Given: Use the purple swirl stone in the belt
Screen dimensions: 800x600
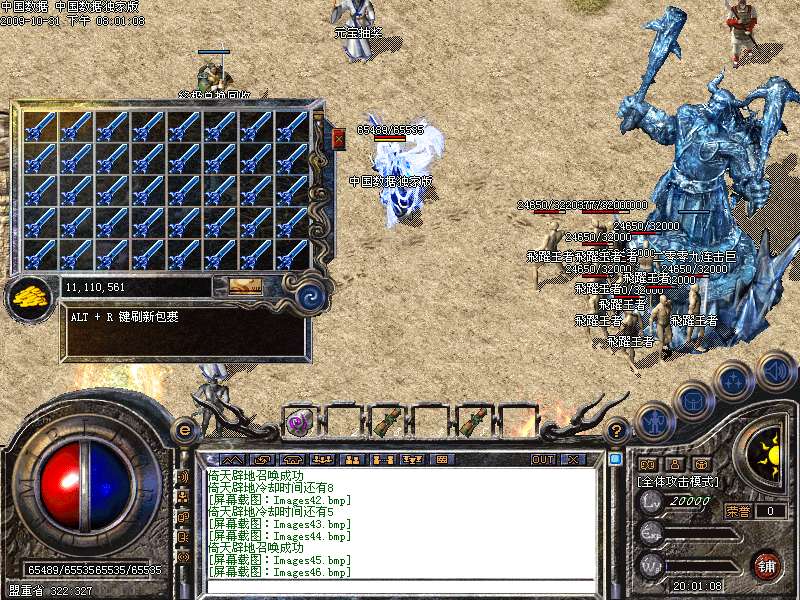Looking at the screenshot, I should tap(298, 422).
